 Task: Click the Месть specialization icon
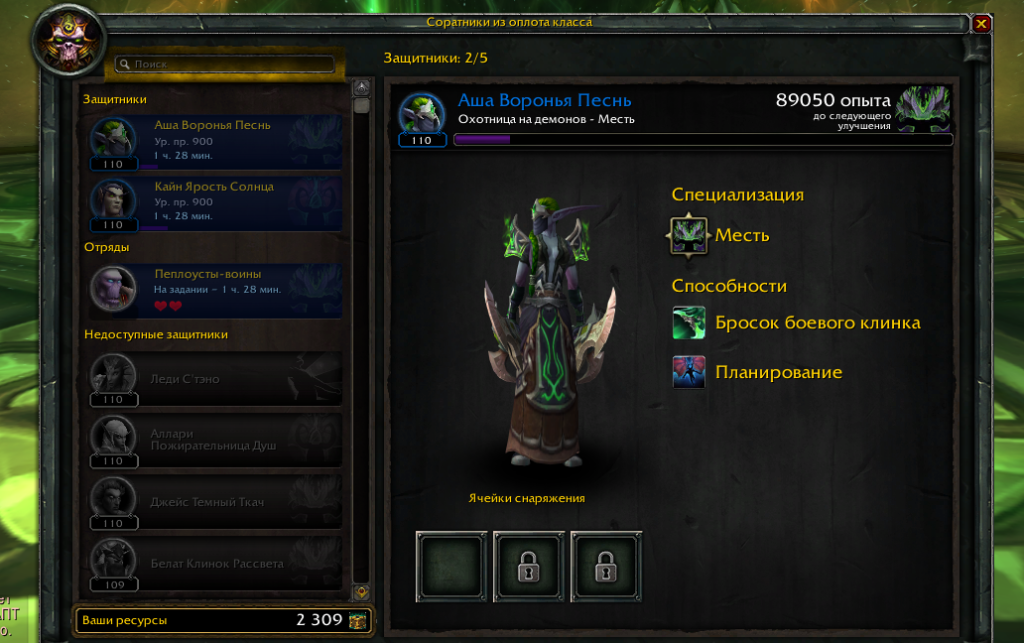[x=689, y=236]
